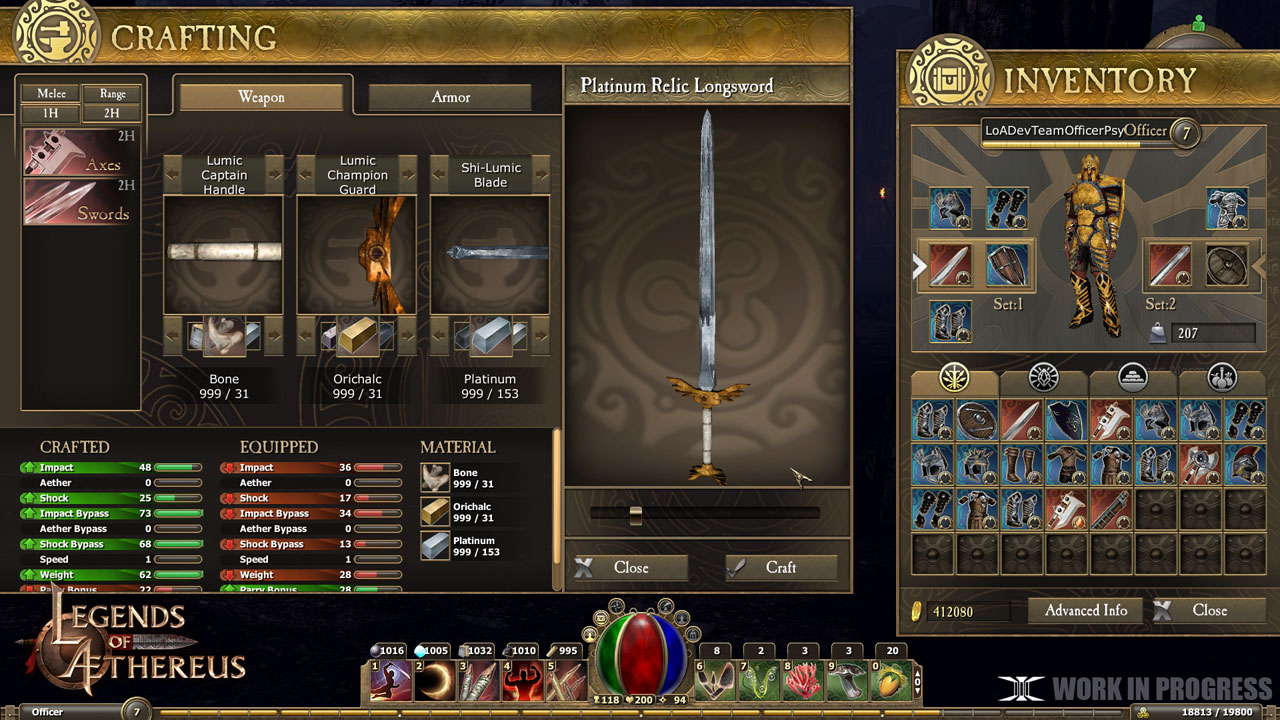Adjust the weapon preview slider
This screenshot has width=1280, height=720.
pyautogui.click(x=635, y=514)
